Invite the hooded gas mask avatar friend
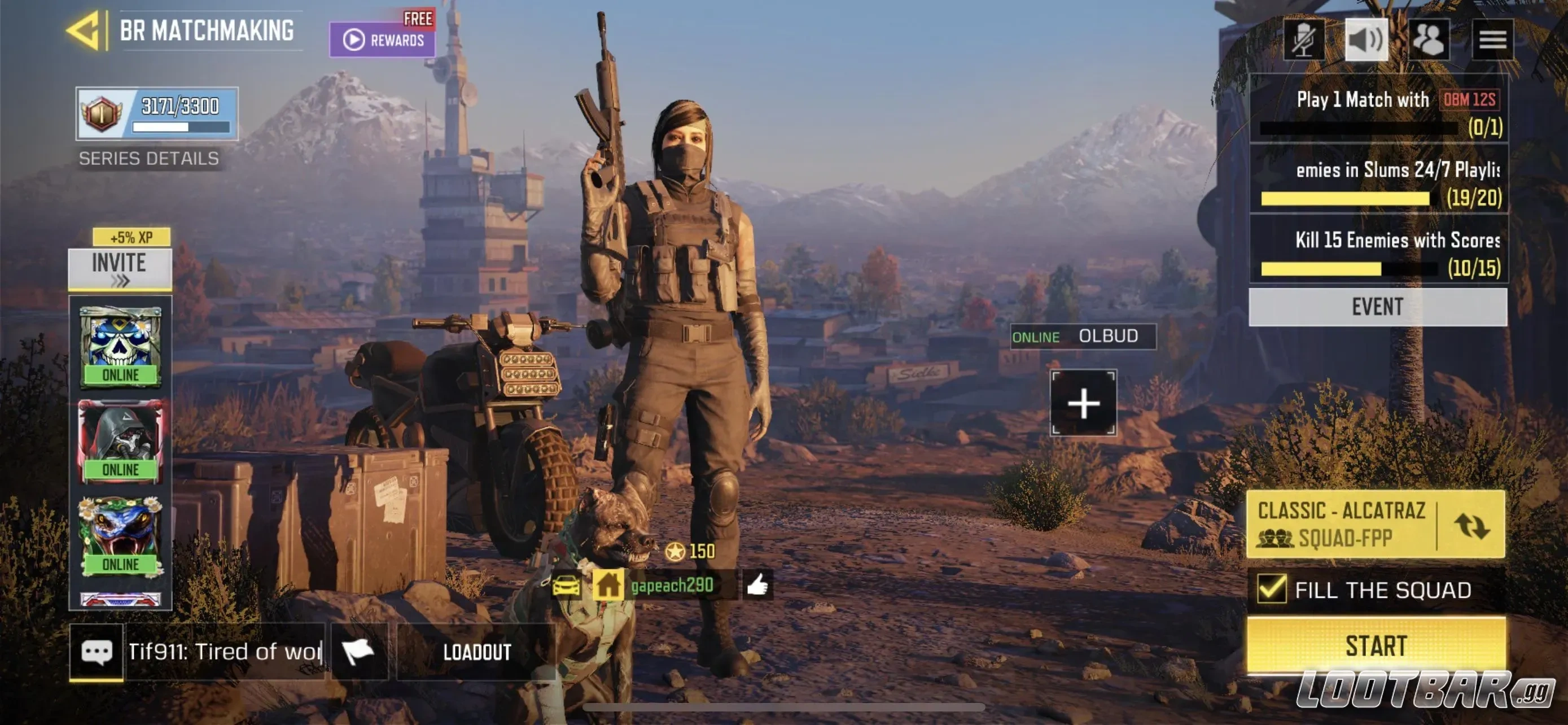Viewport: 1568px width, 725px height. [121, 441]
